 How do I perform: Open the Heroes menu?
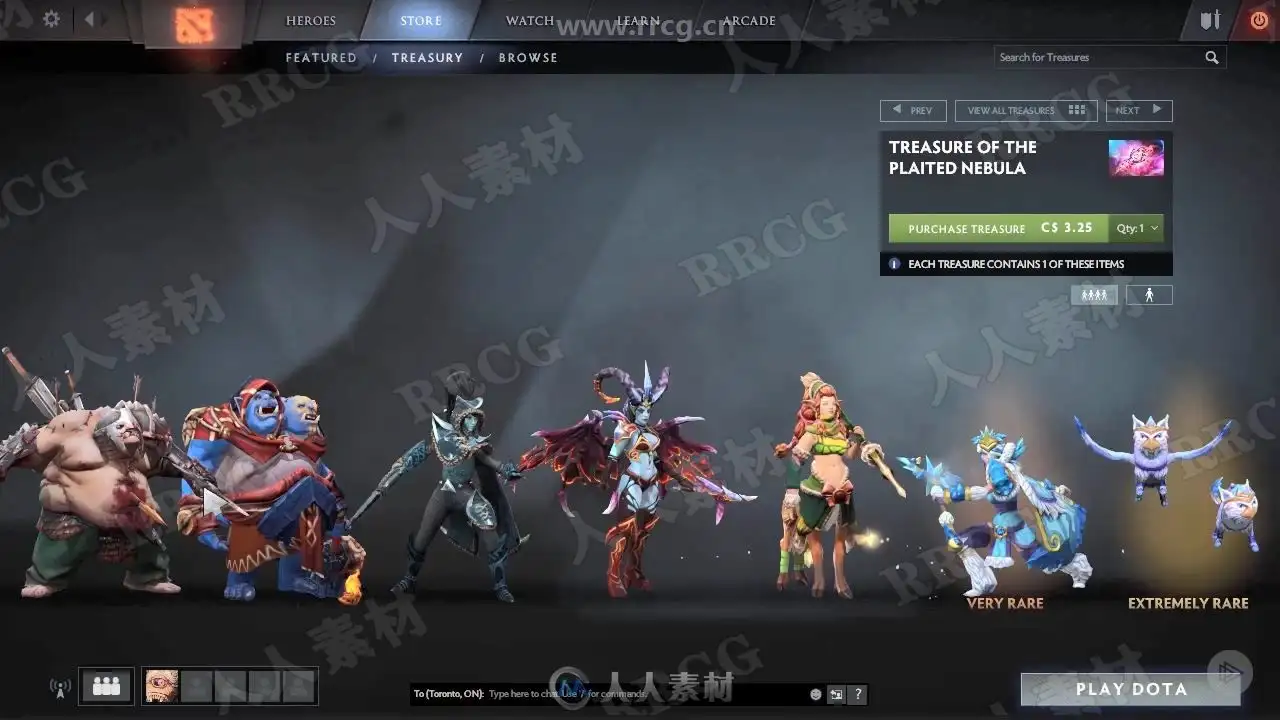(311, 21)
